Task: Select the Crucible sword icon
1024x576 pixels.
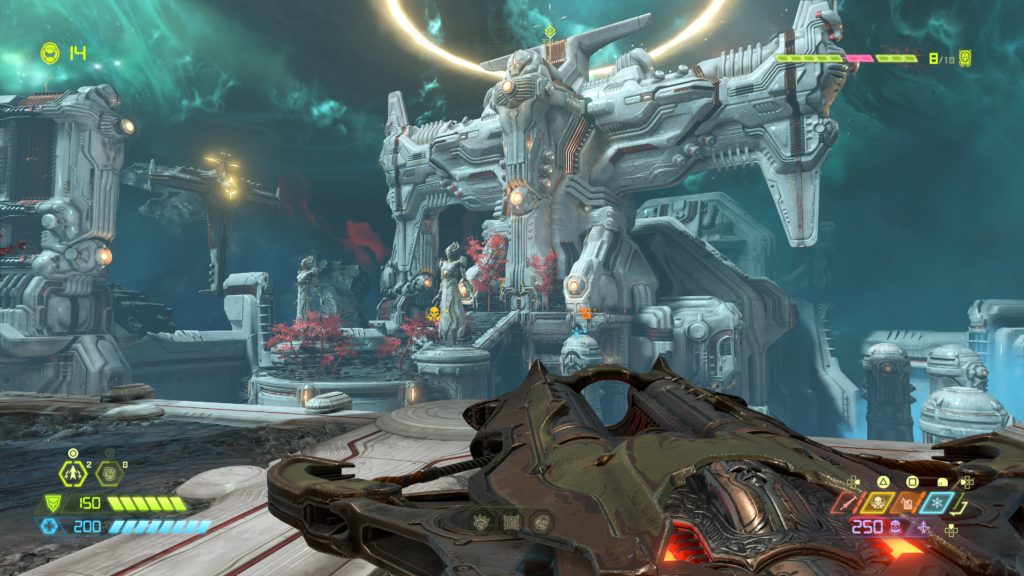Action: click(847, 503)
